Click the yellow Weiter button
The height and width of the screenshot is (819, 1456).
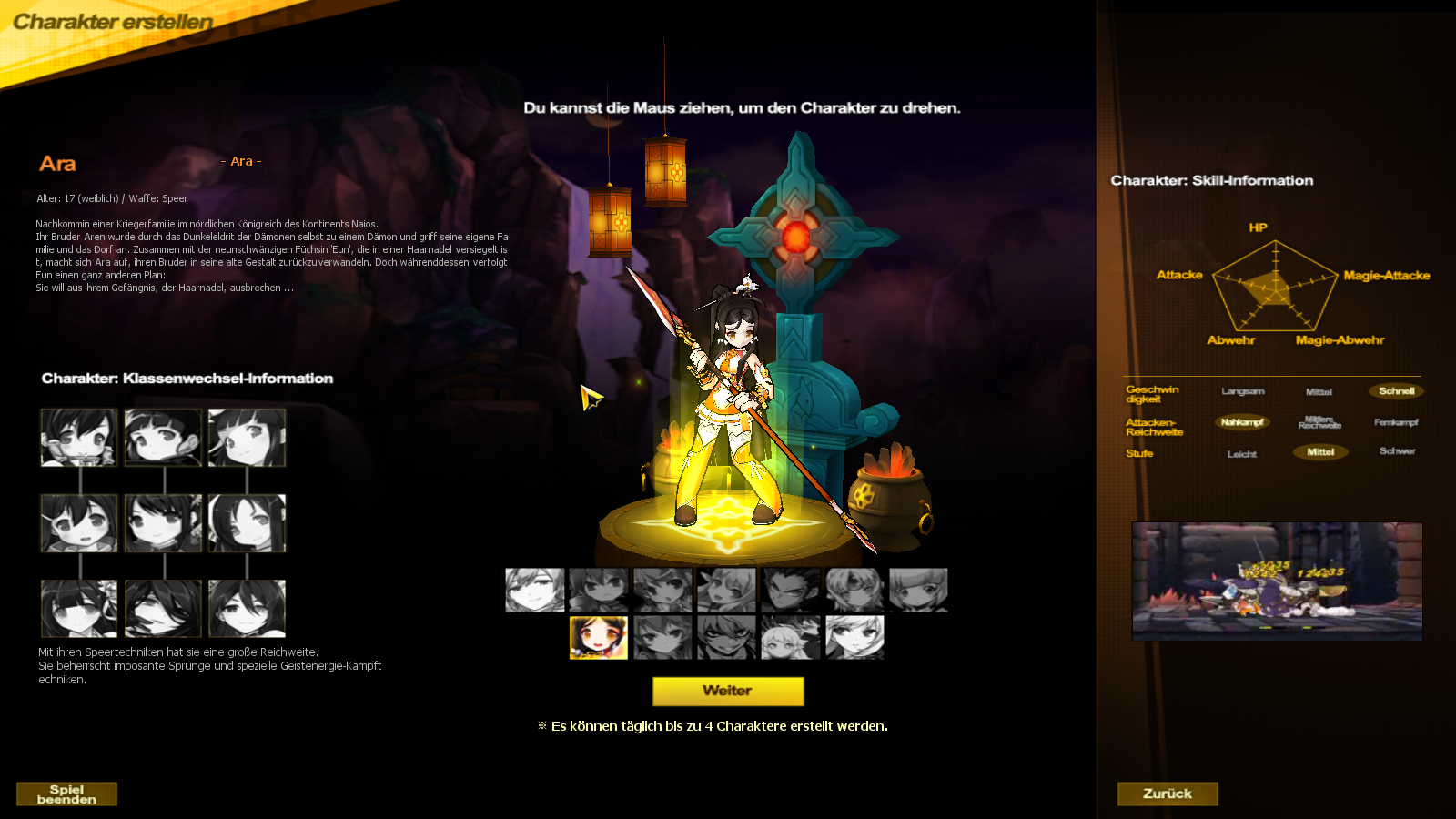click(728, 691)
